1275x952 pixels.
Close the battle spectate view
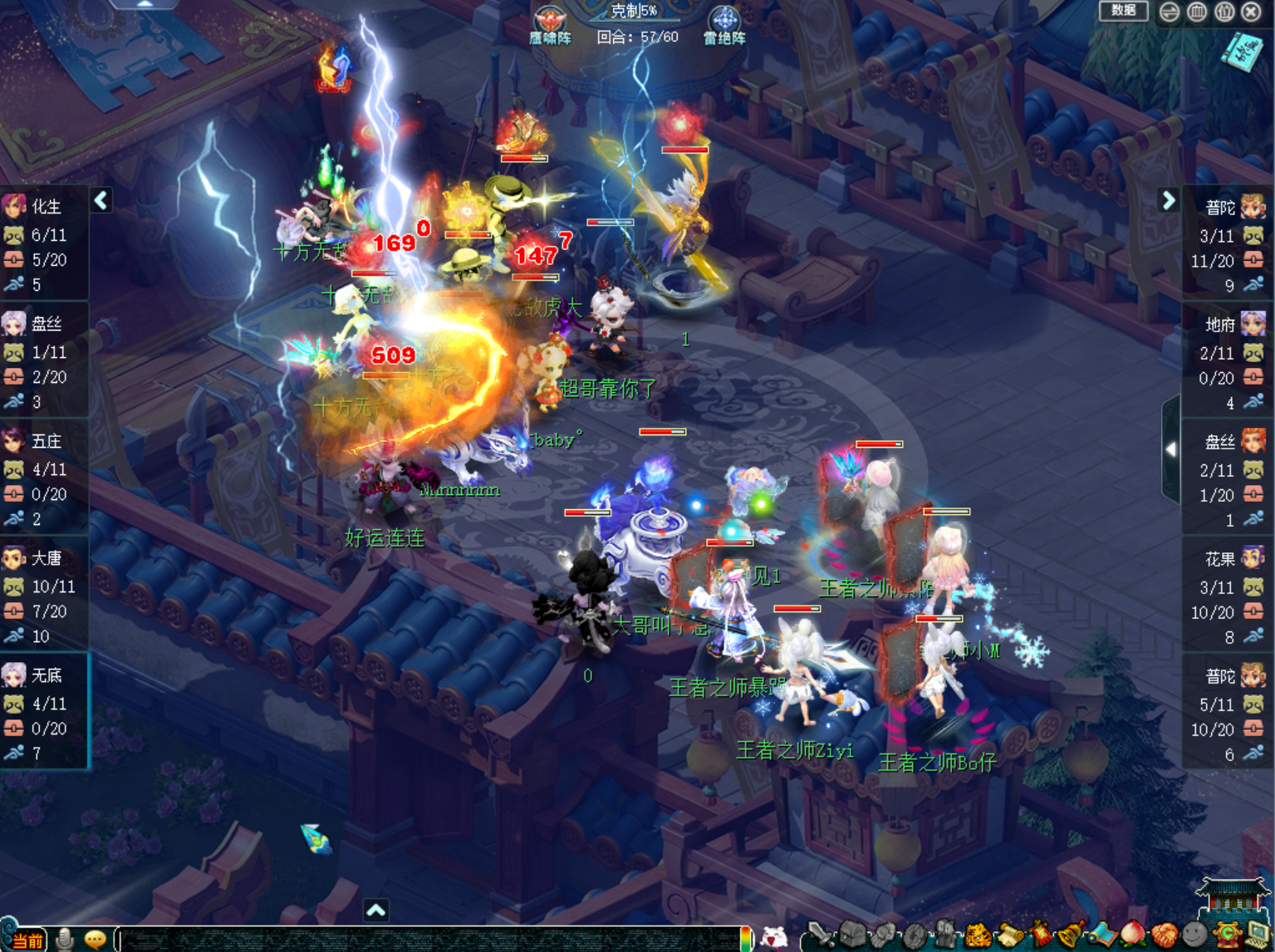[x=1252, y=12]
